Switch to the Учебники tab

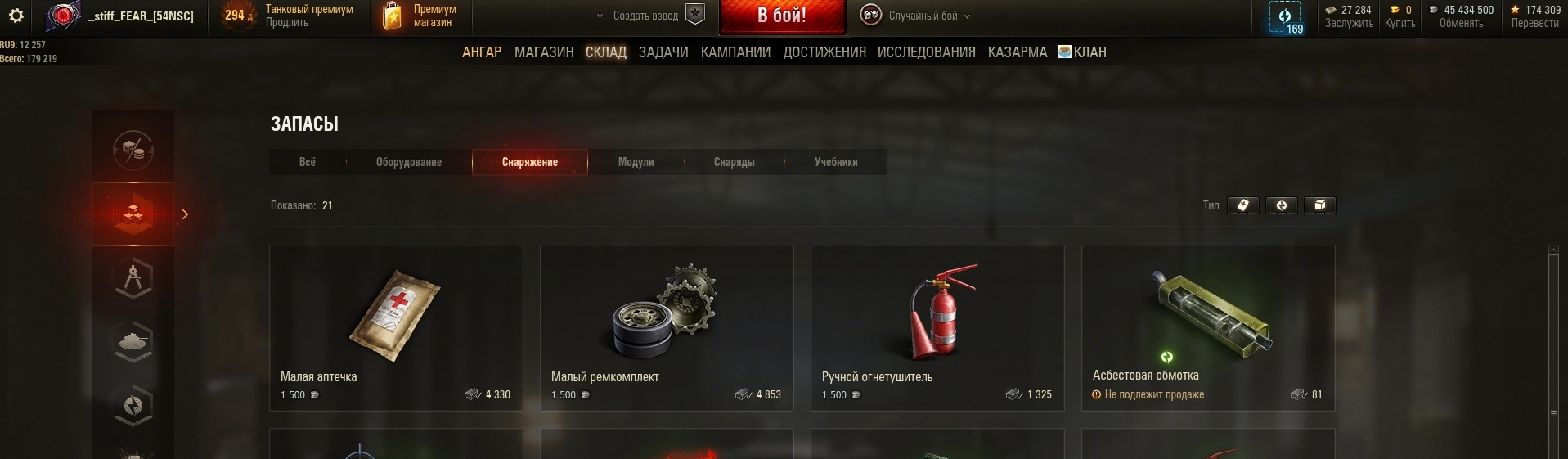pos(836,162)
